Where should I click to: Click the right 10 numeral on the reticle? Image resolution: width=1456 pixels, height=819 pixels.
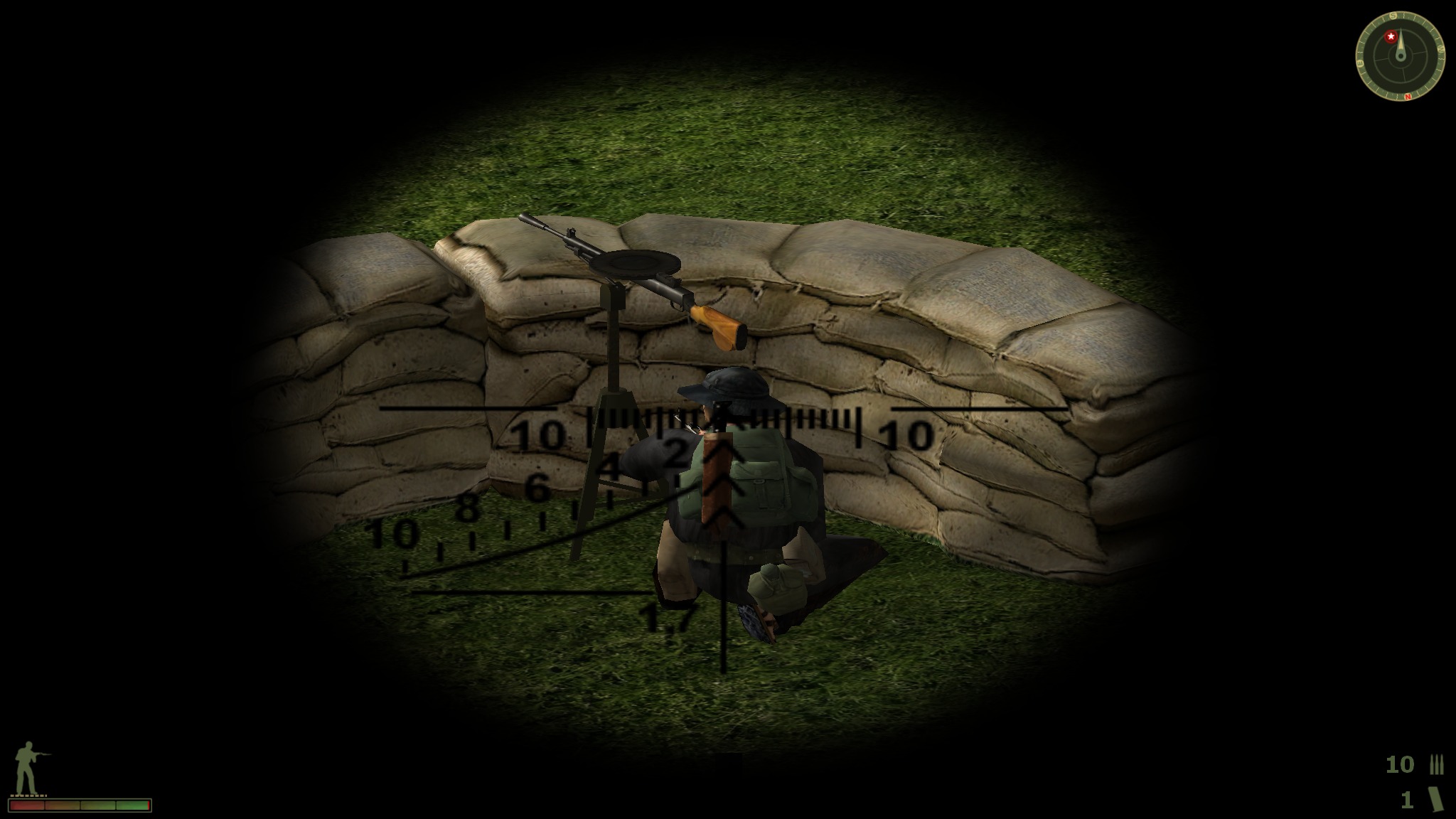907,432
